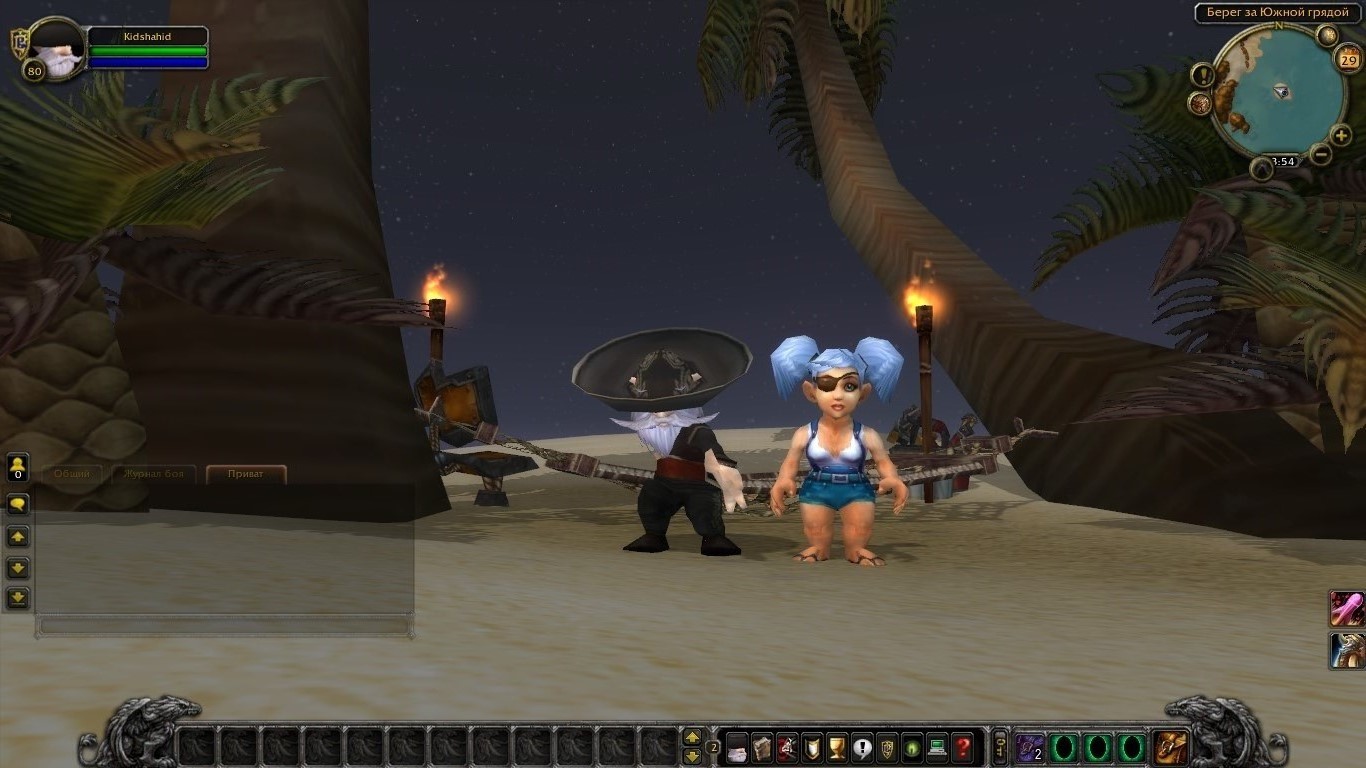The height and width of the screenshot is (768, 1366).
Task: Open the character info micro button
Action: pos(737,747)
